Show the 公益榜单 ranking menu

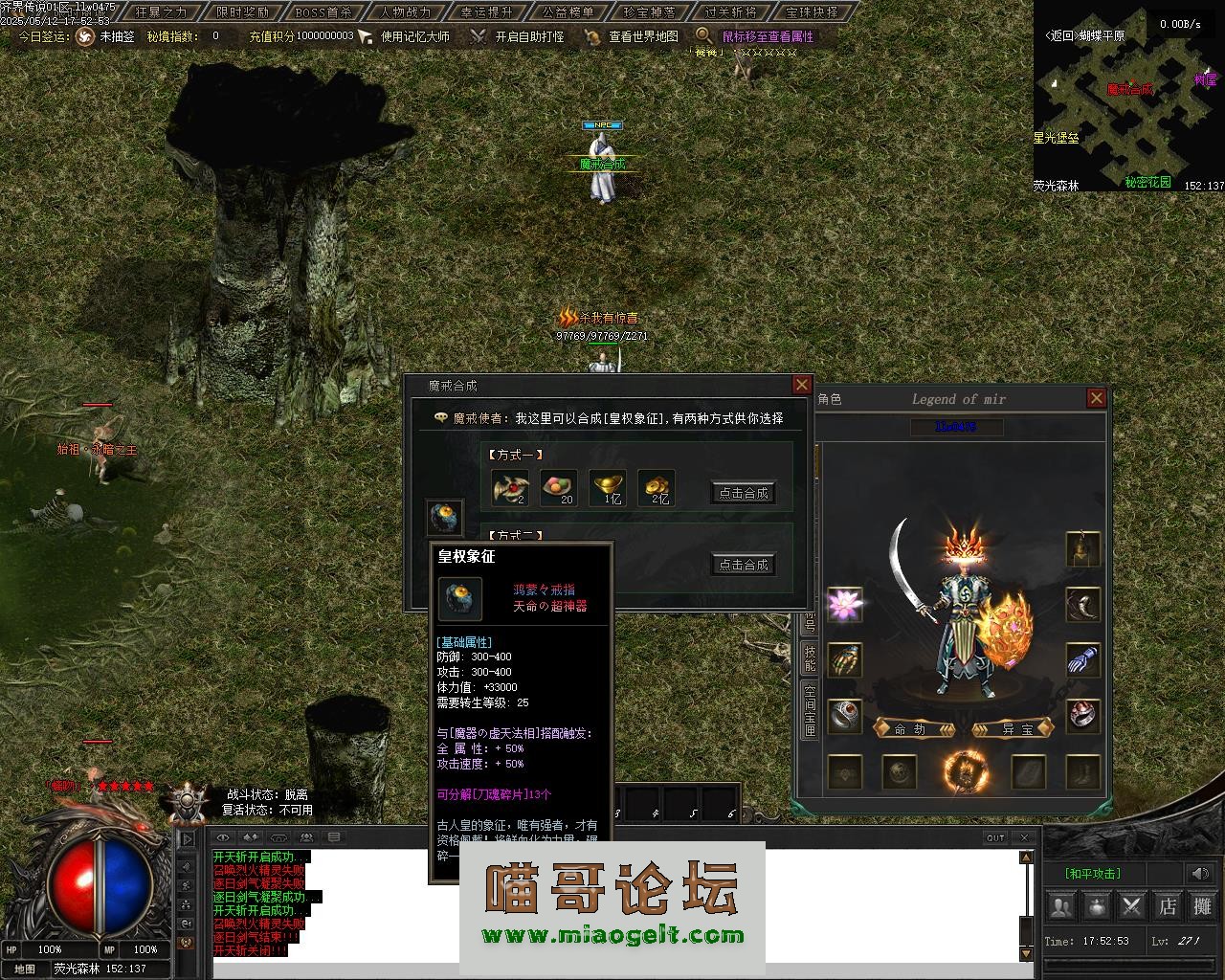point(568,12)
